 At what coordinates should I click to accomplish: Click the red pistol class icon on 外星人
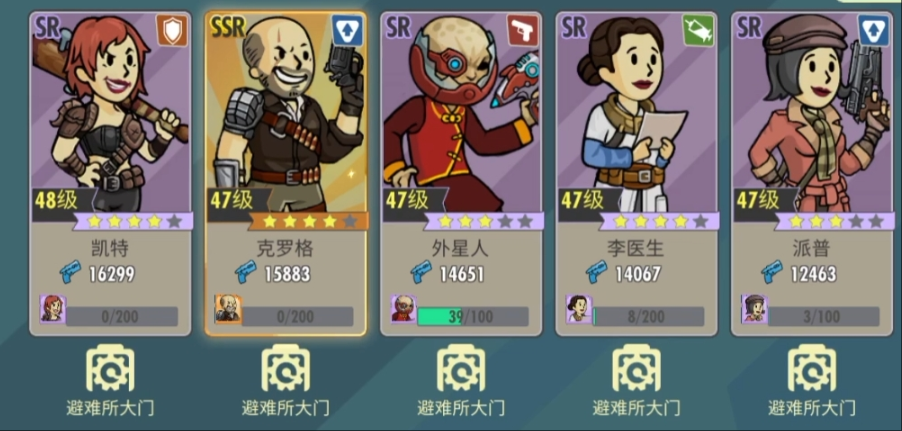(523, 30)
